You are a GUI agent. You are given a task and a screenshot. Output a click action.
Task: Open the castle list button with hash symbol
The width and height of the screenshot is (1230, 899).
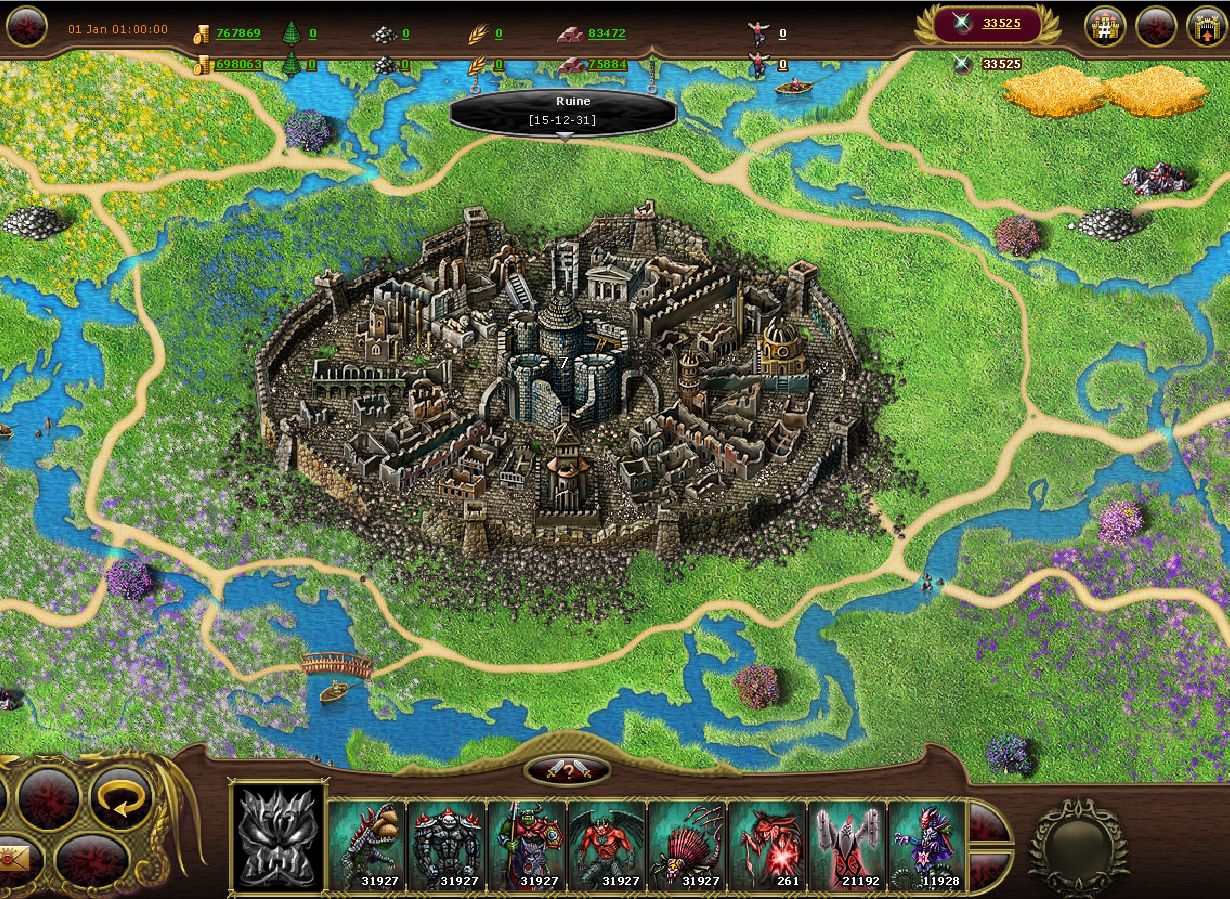click(1105, 27)
